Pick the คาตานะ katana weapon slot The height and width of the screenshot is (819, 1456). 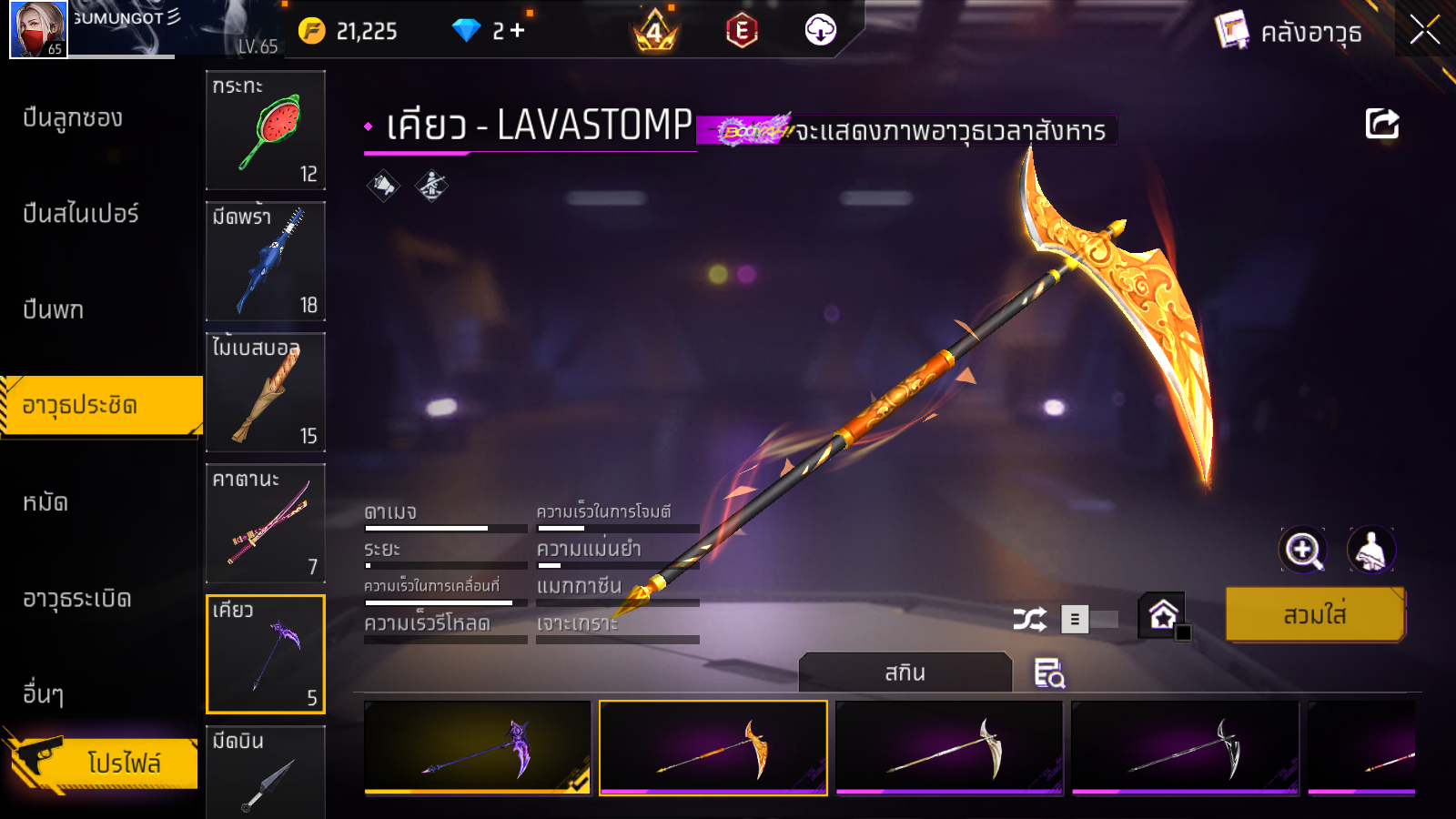click(266, 523)
